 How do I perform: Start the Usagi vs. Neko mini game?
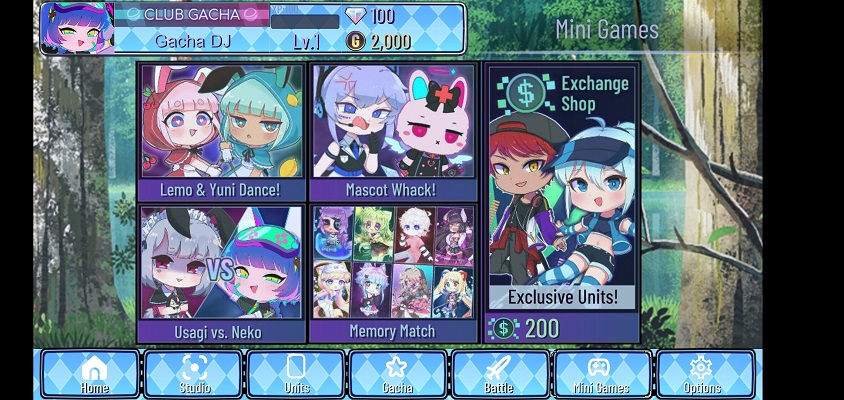click(x=222, y=274)
